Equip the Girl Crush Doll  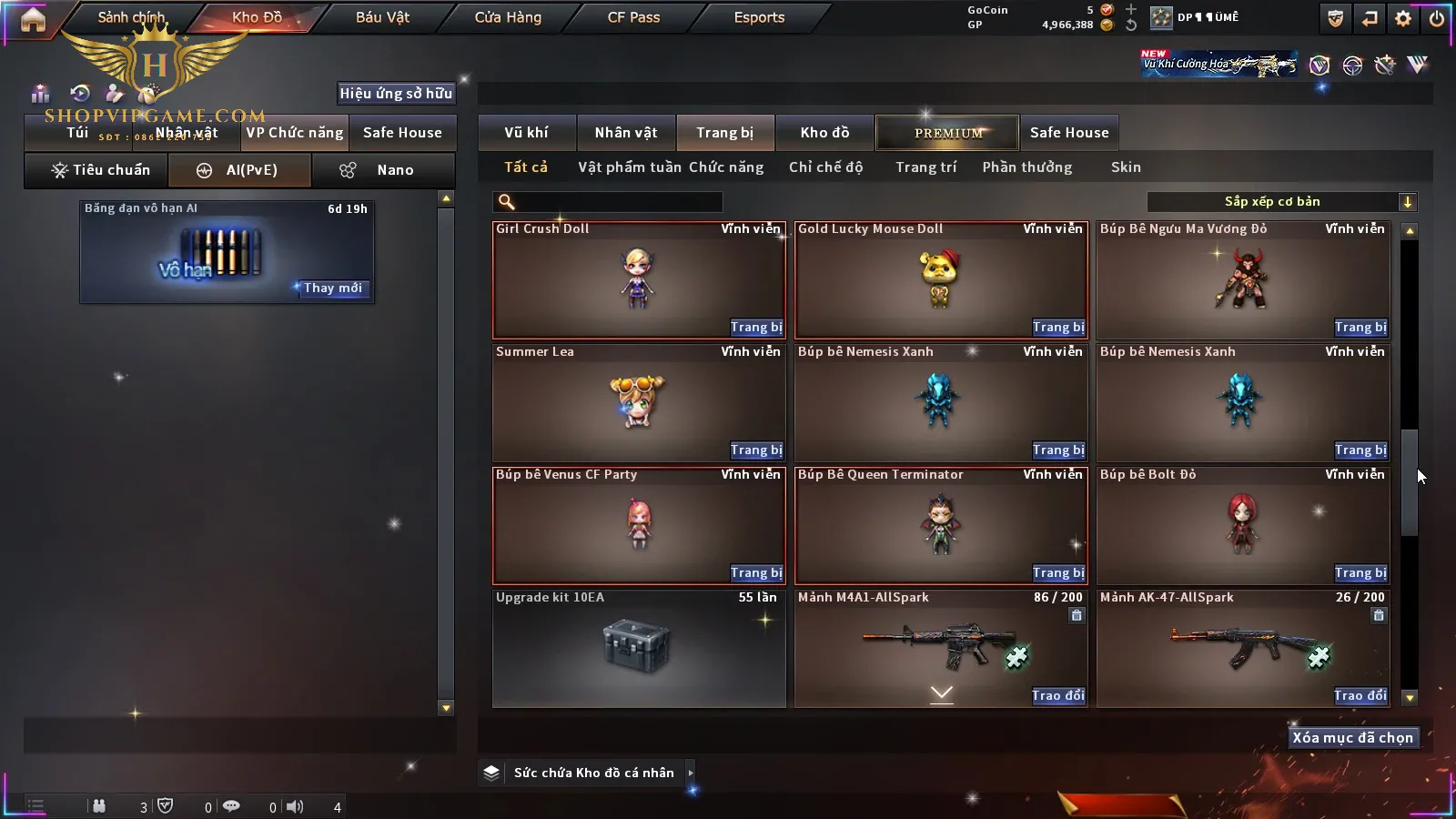pyautogui.click(x=755, y=328)
